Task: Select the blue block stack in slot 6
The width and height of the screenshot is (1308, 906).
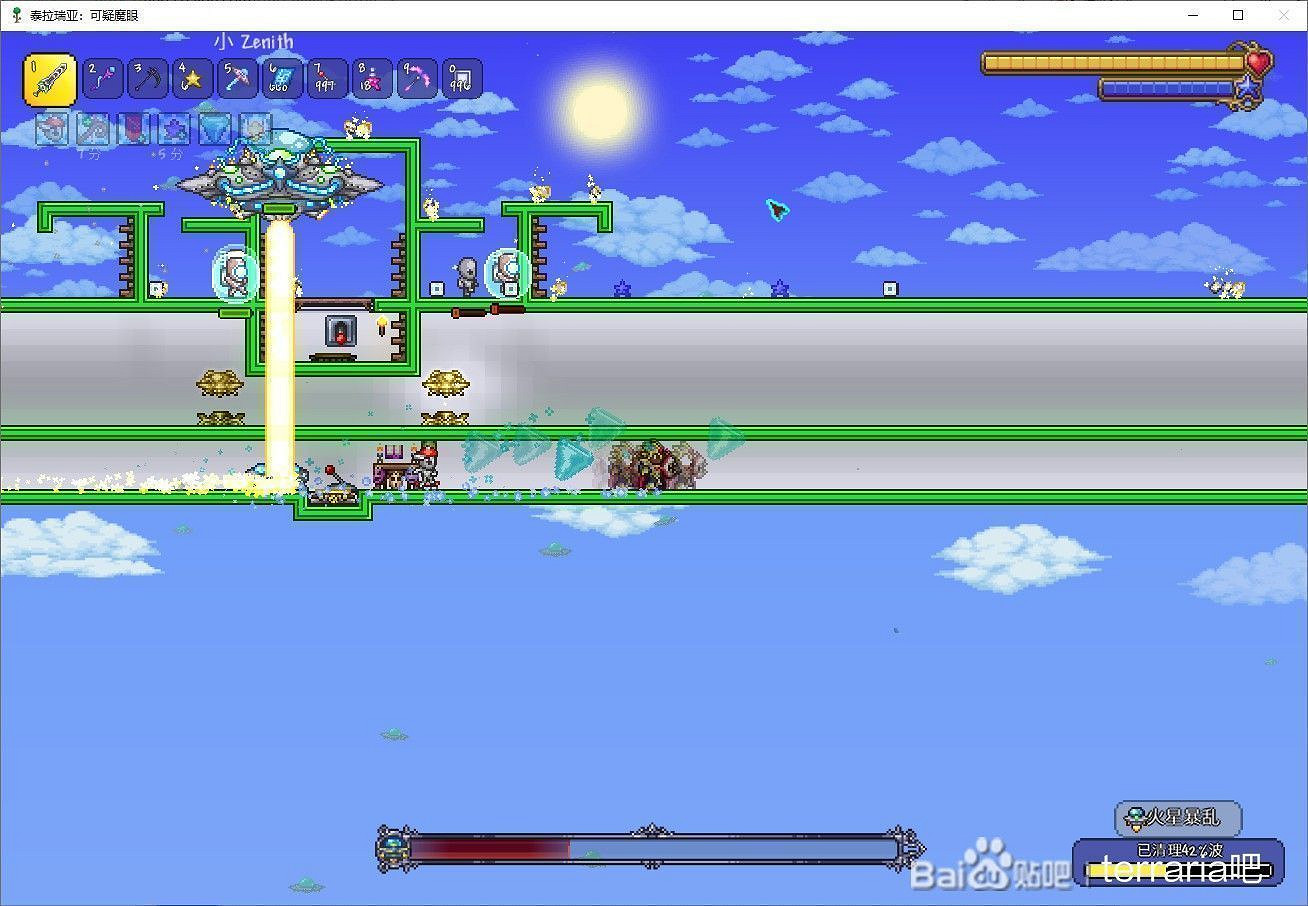Action: (282, 78)
